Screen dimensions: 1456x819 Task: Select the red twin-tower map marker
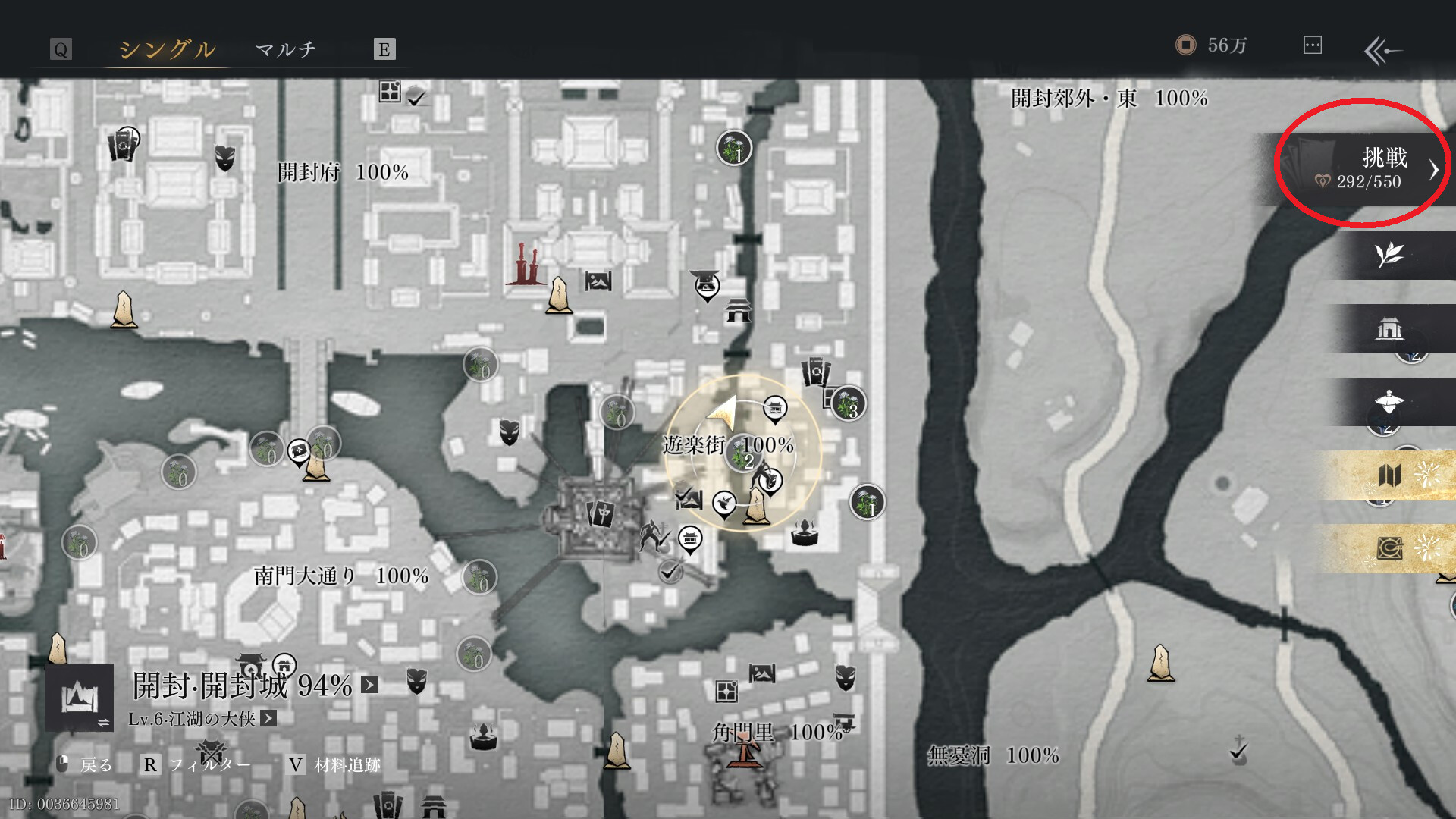click(525, 264)
